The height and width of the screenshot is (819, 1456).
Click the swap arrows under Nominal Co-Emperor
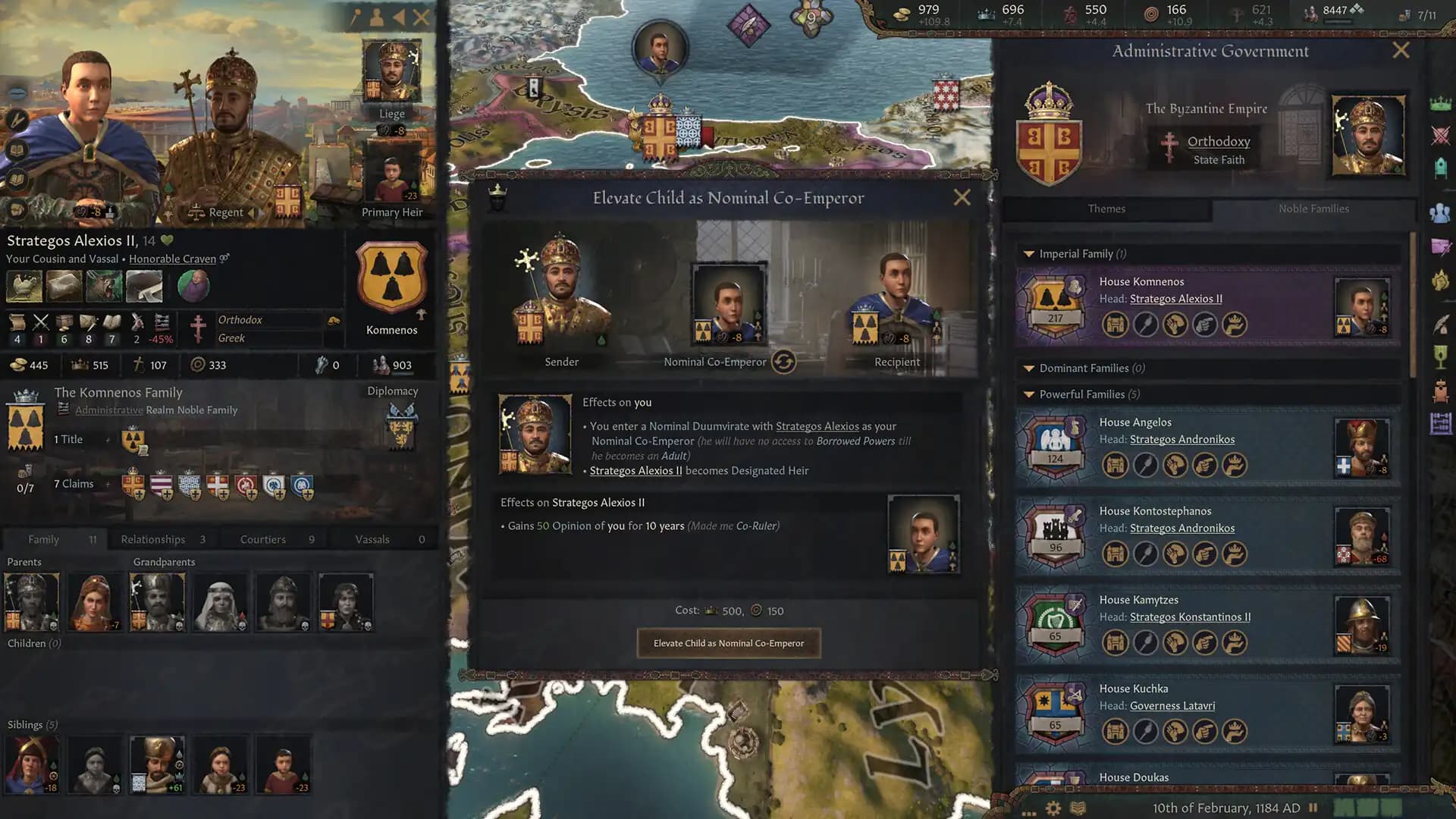point(785,362)
